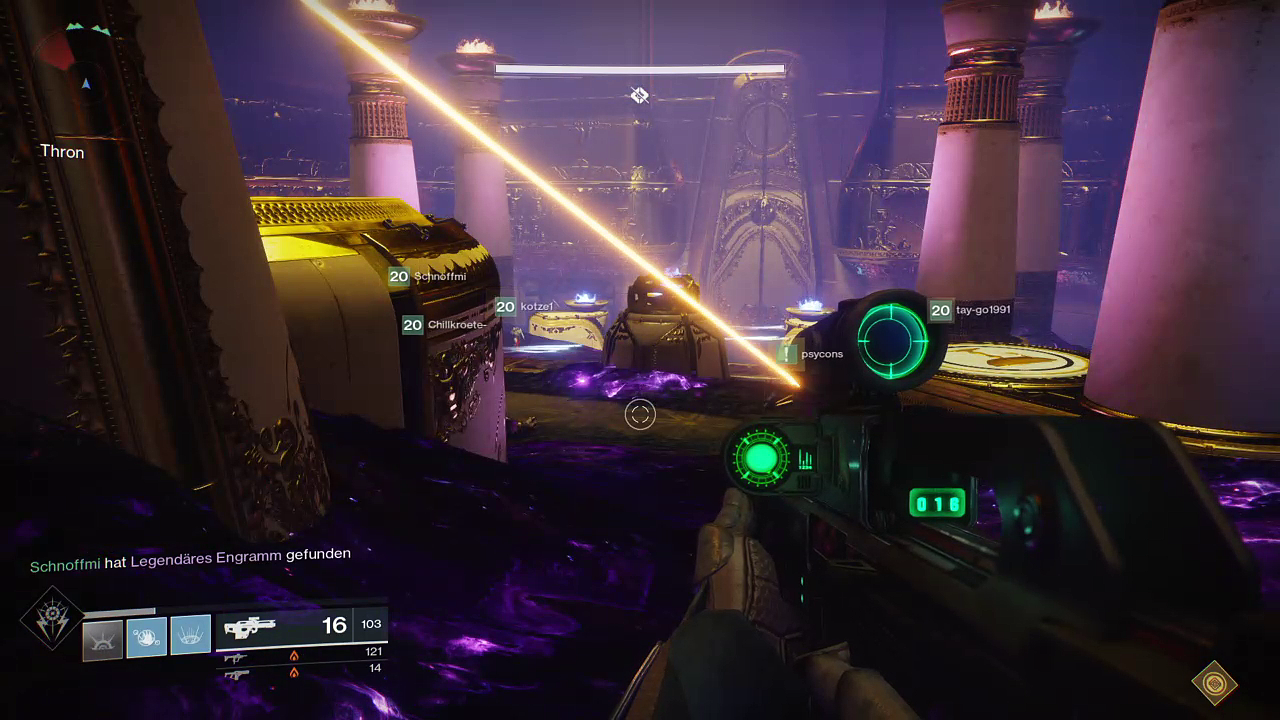Trigger the melee ability icon

pyautogui.click(x=190, y=635)
